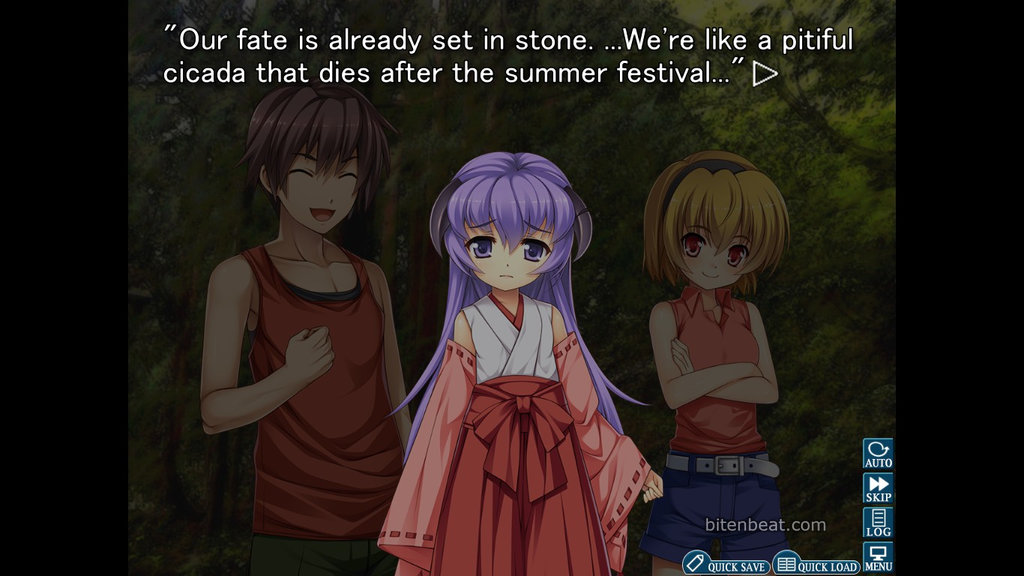This screenshot has height=576, width=1024.
Task: Enable Auto text advance mode
Action: coord(878,454)
